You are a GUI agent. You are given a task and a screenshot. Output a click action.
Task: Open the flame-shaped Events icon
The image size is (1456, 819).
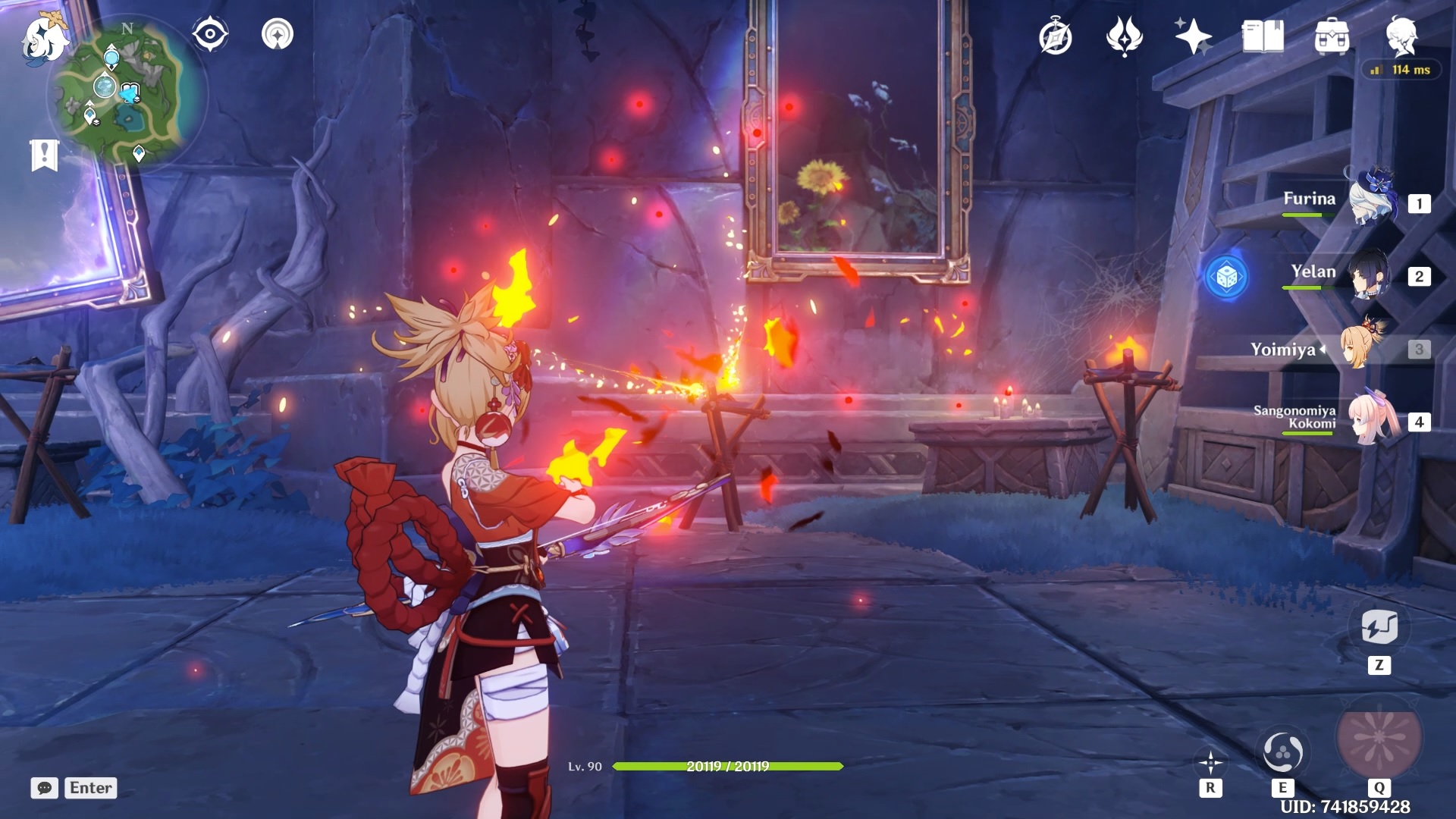(x=1125, y=36)
